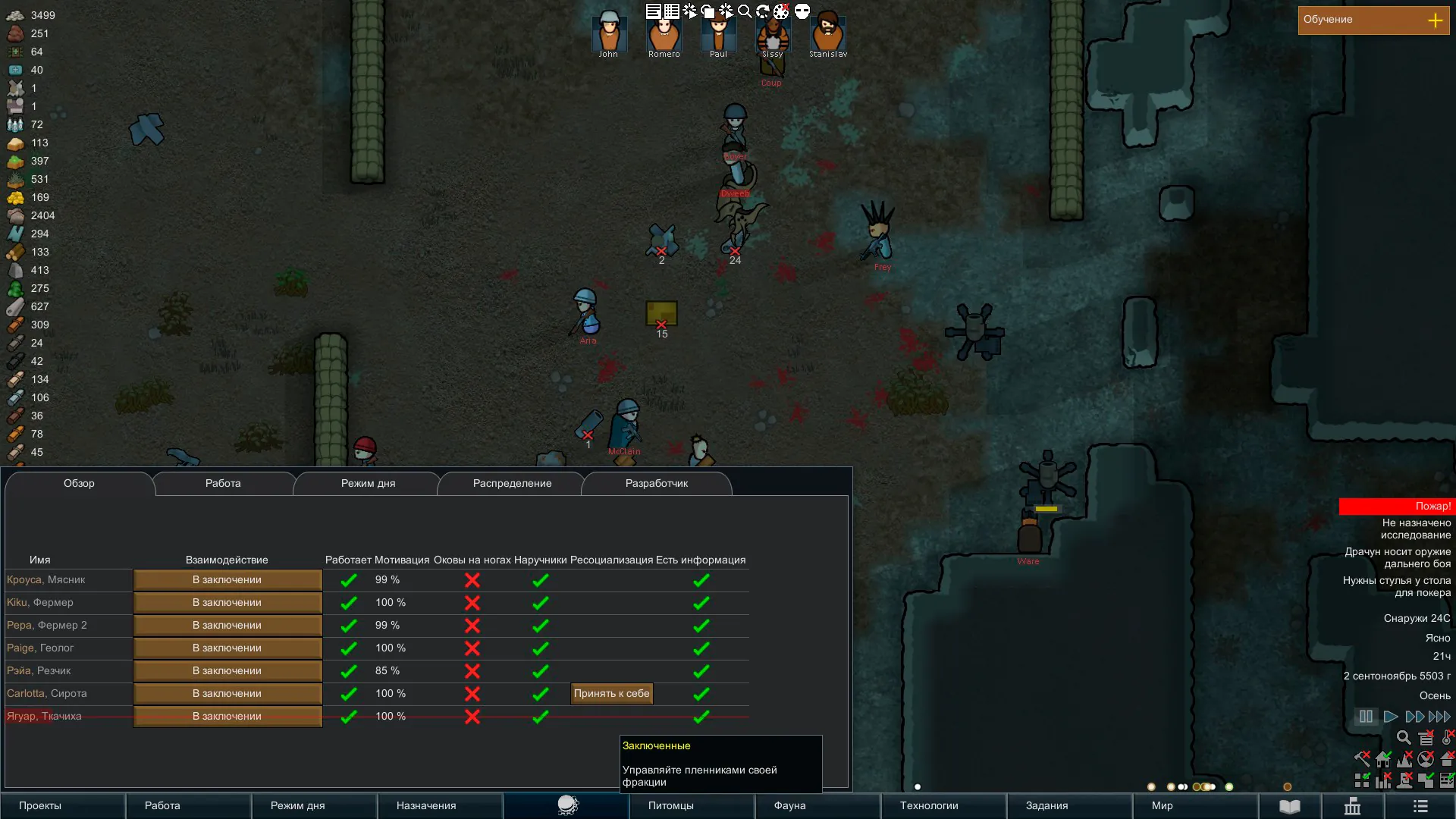Change interaction mode for Кроуса, Мясник
This screenshot has height=819, width=1456.
(227, 580)
